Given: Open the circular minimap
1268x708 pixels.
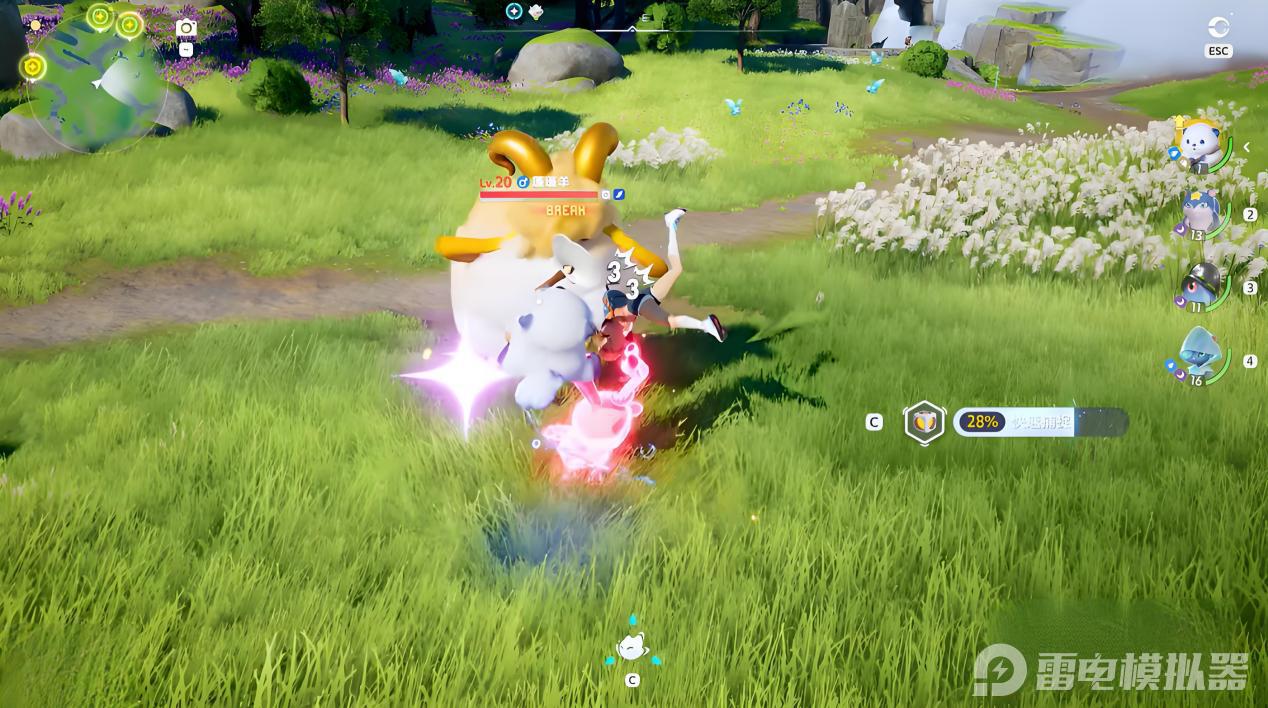Looking at the screenshot, I should tap(97, 82).
